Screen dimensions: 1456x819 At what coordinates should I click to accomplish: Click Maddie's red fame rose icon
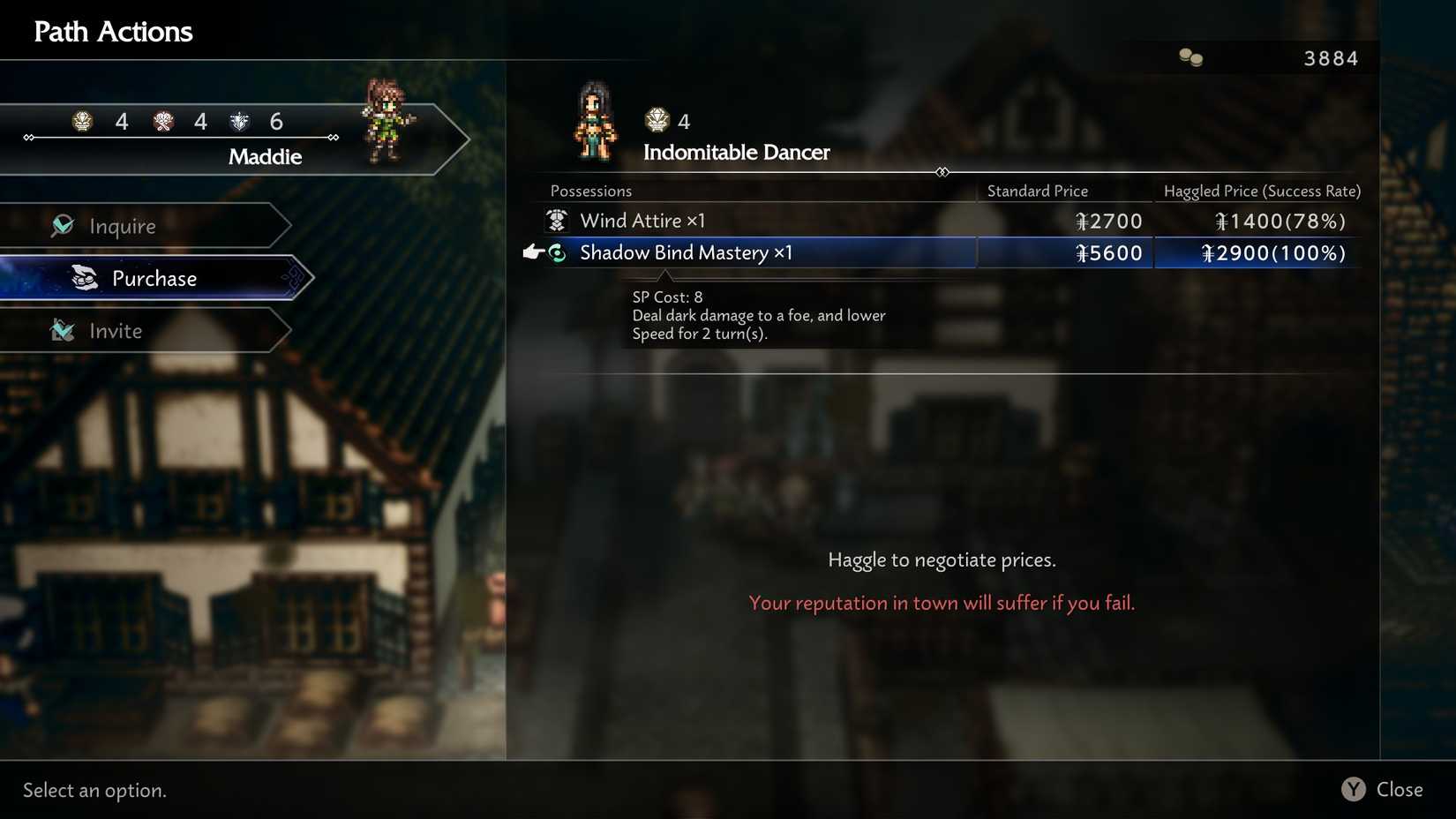162,121
